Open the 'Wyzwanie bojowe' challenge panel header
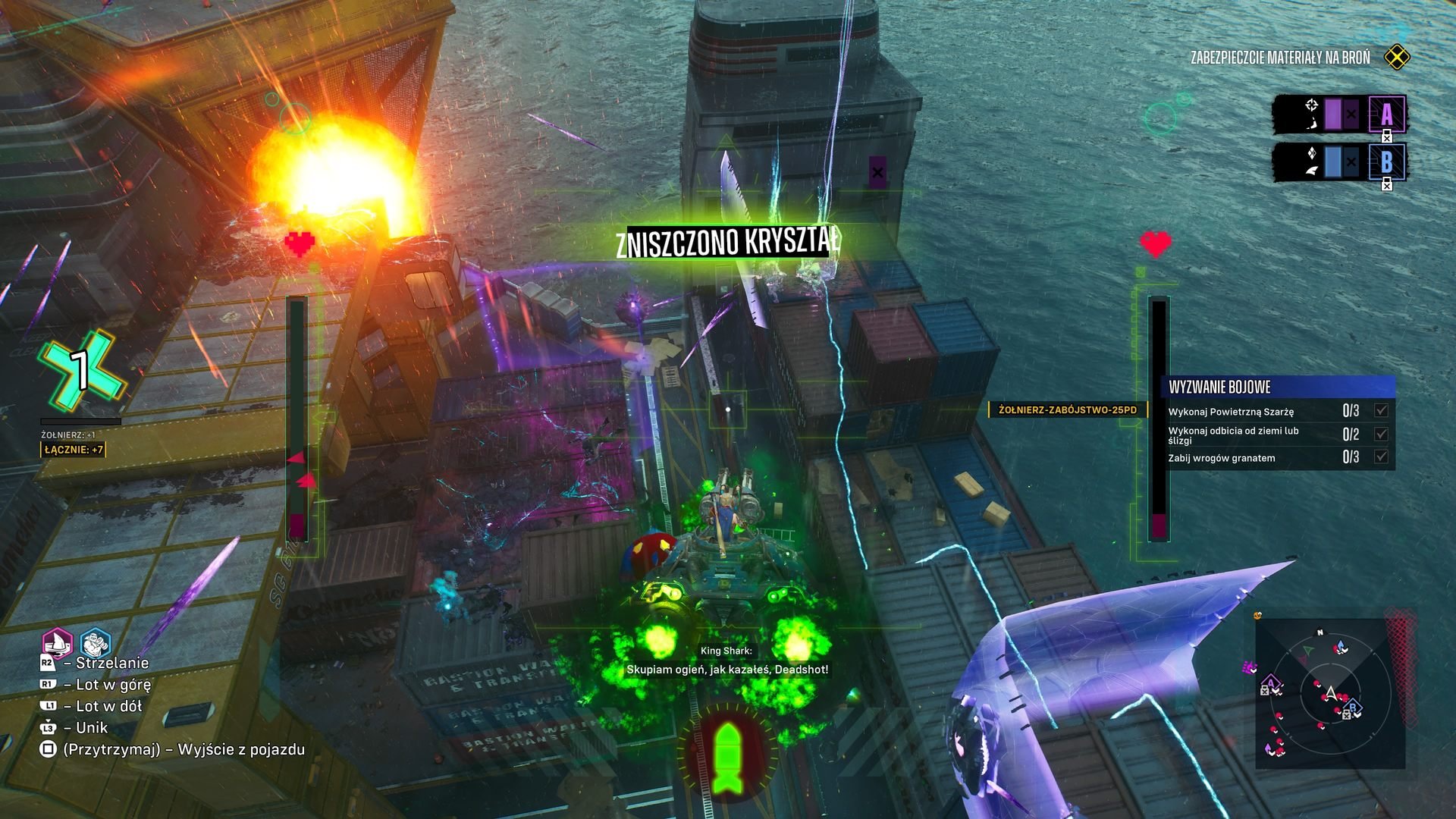This screenshot has width=1456, height=819. tap(1278, 387)
